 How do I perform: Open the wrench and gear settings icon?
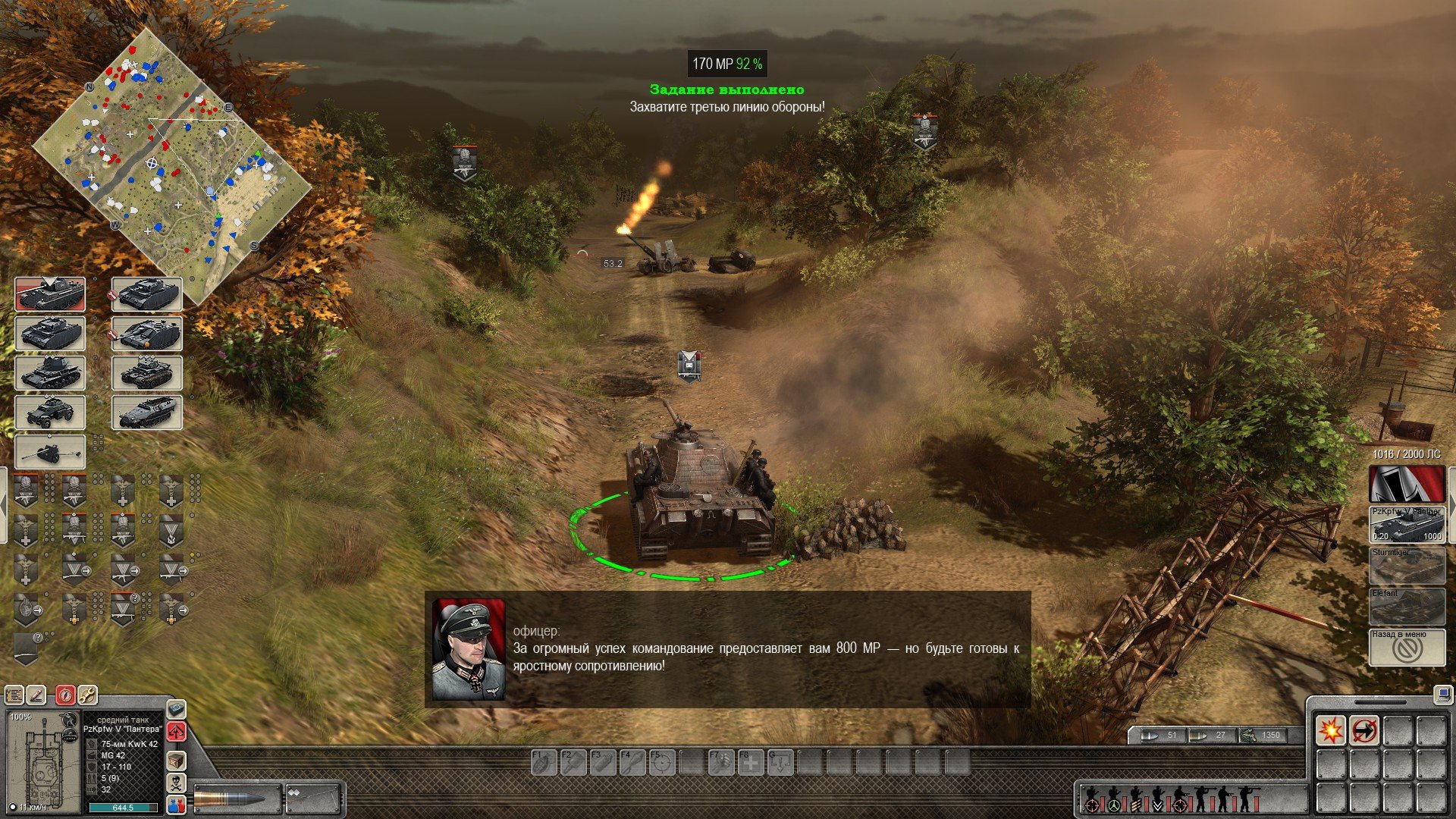(x=87, y=695)
